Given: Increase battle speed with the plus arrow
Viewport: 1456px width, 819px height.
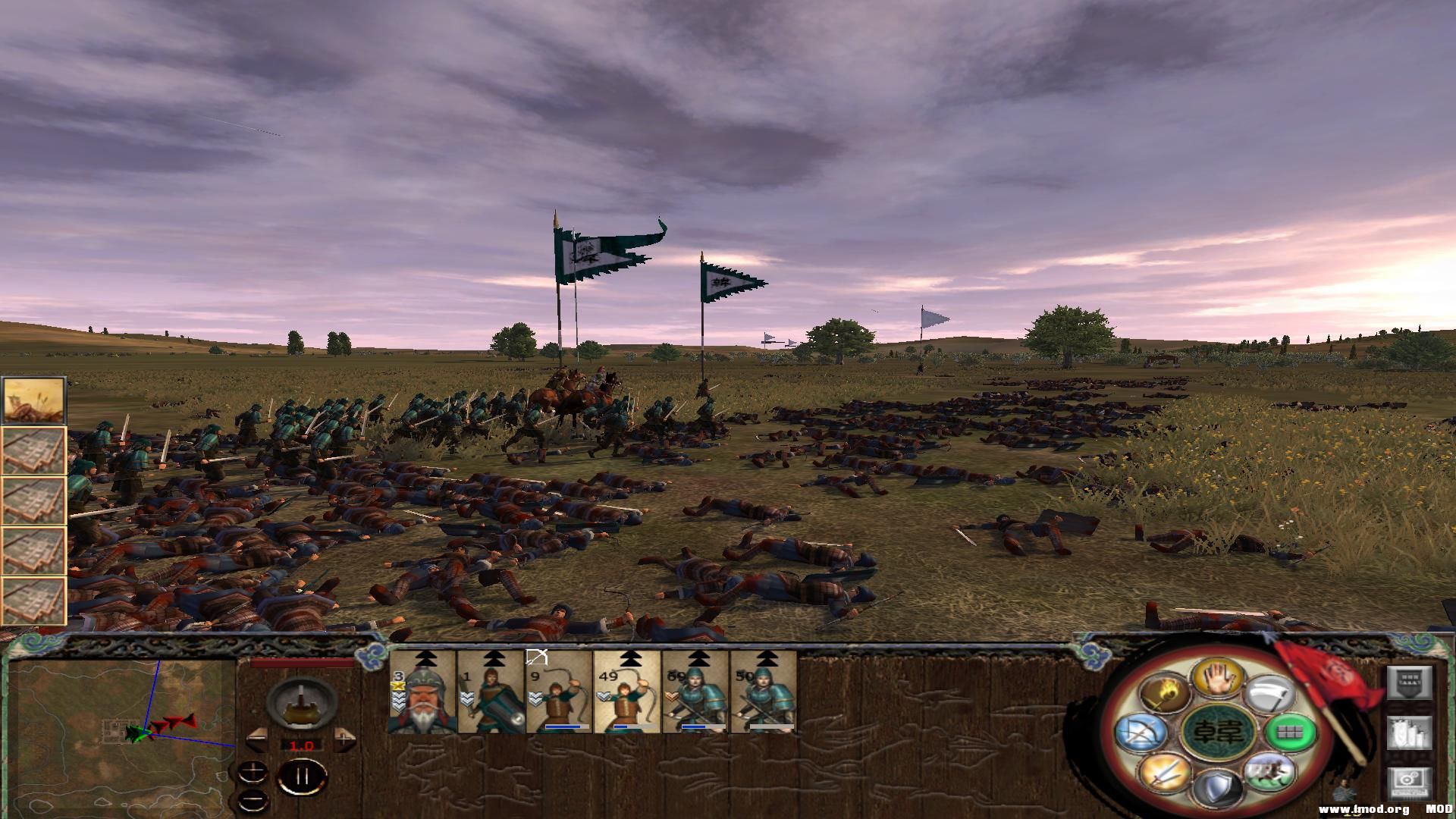Looking at the screenshot, I should (344, 740).
